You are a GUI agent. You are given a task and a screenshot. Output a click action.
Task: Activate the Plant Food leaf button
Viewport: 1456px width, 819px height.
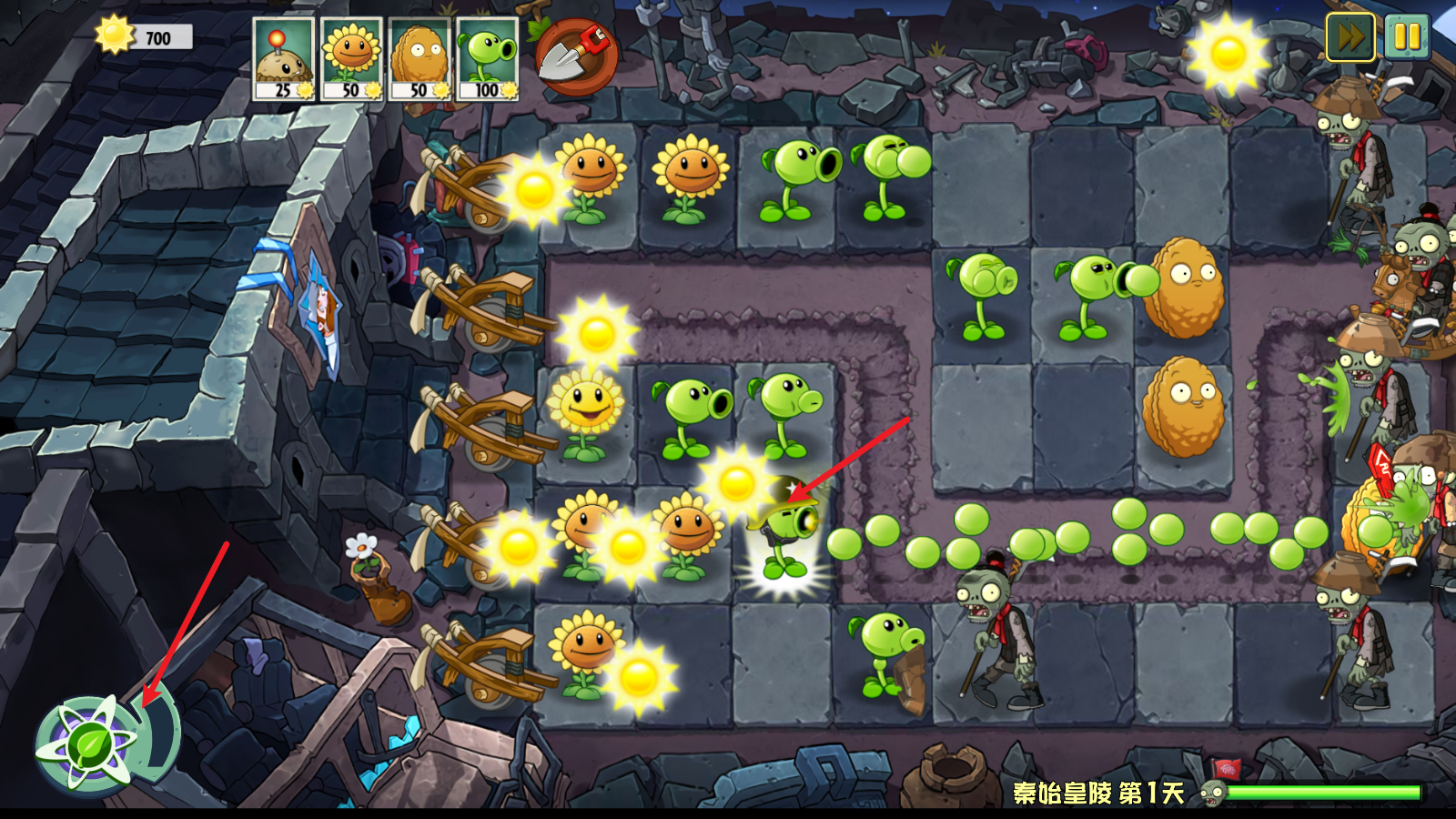[x=91, y=746]
